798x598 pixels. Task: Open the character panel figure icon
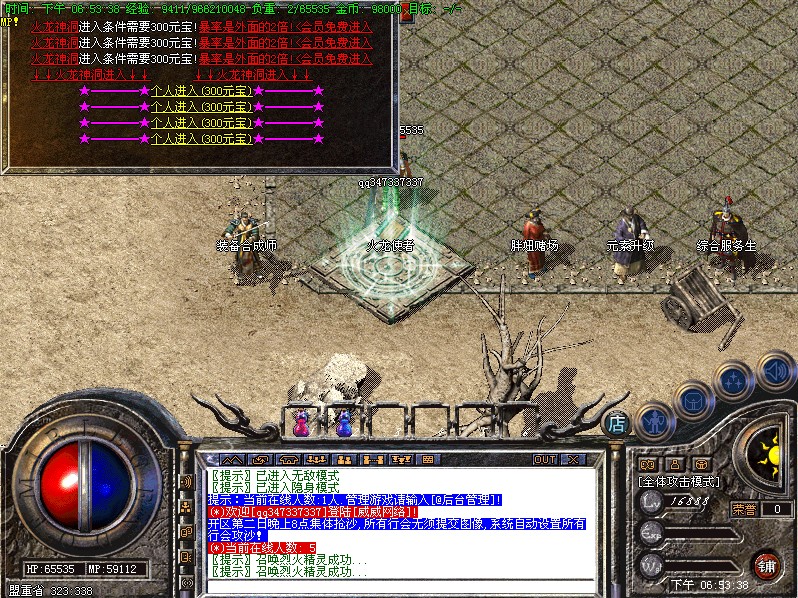[x=654, y=423]
